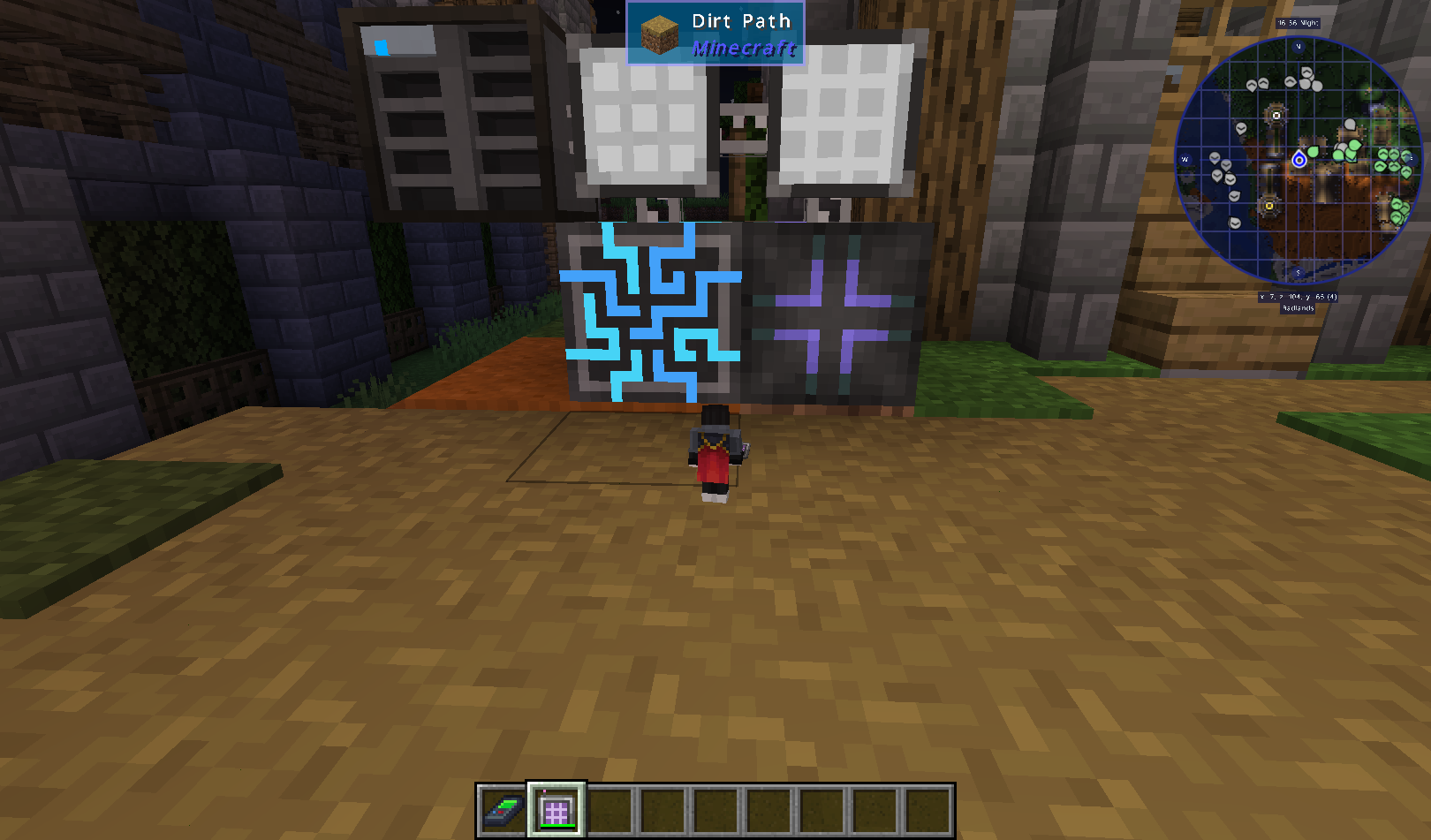Click a gray waypoint marker west of the player
1431x840 pixels.
1215,157
